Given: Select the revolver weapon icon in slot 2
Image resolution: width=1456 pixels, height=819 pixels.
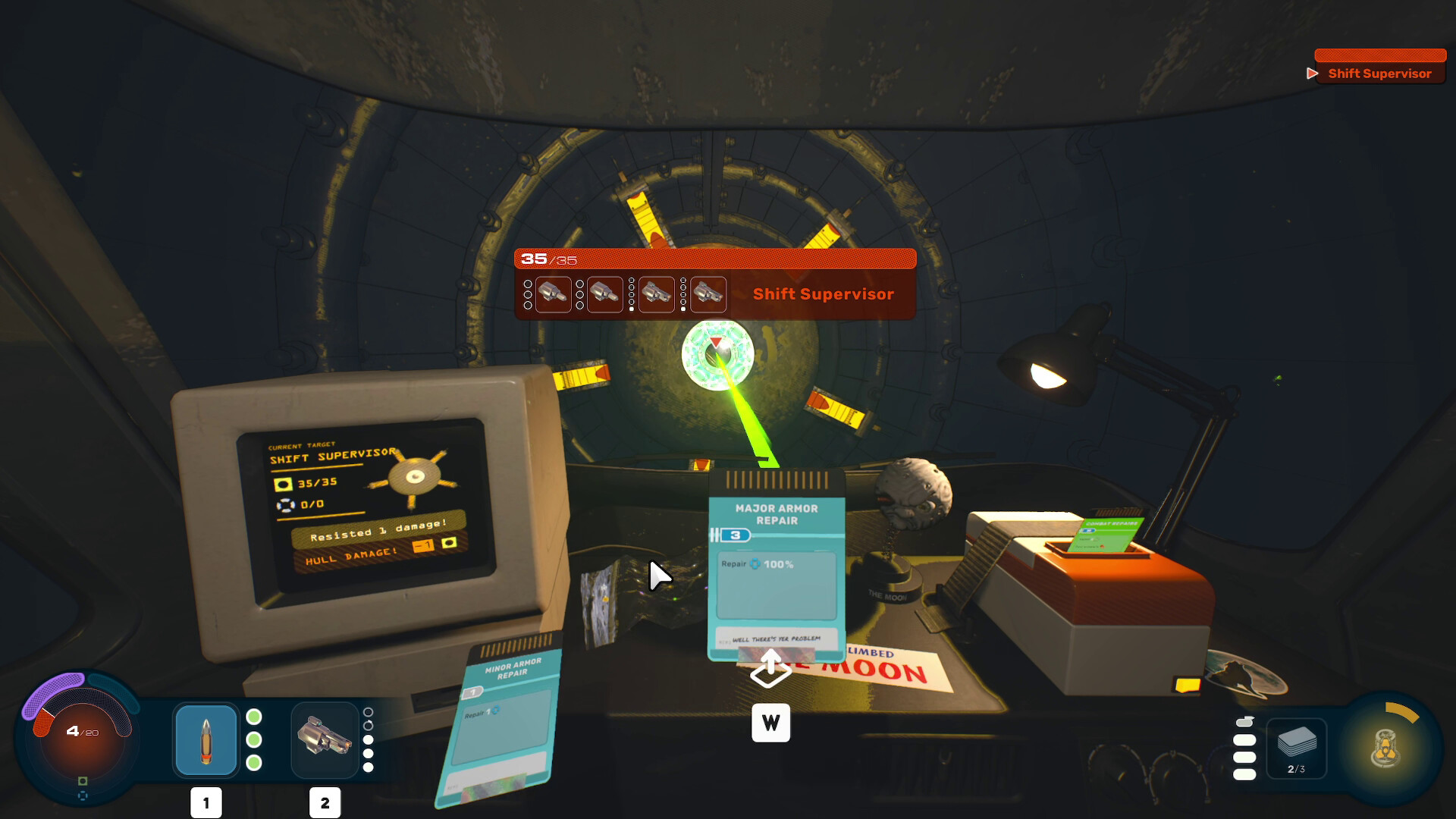Looking at the screenshot, I should coord(325,739).
